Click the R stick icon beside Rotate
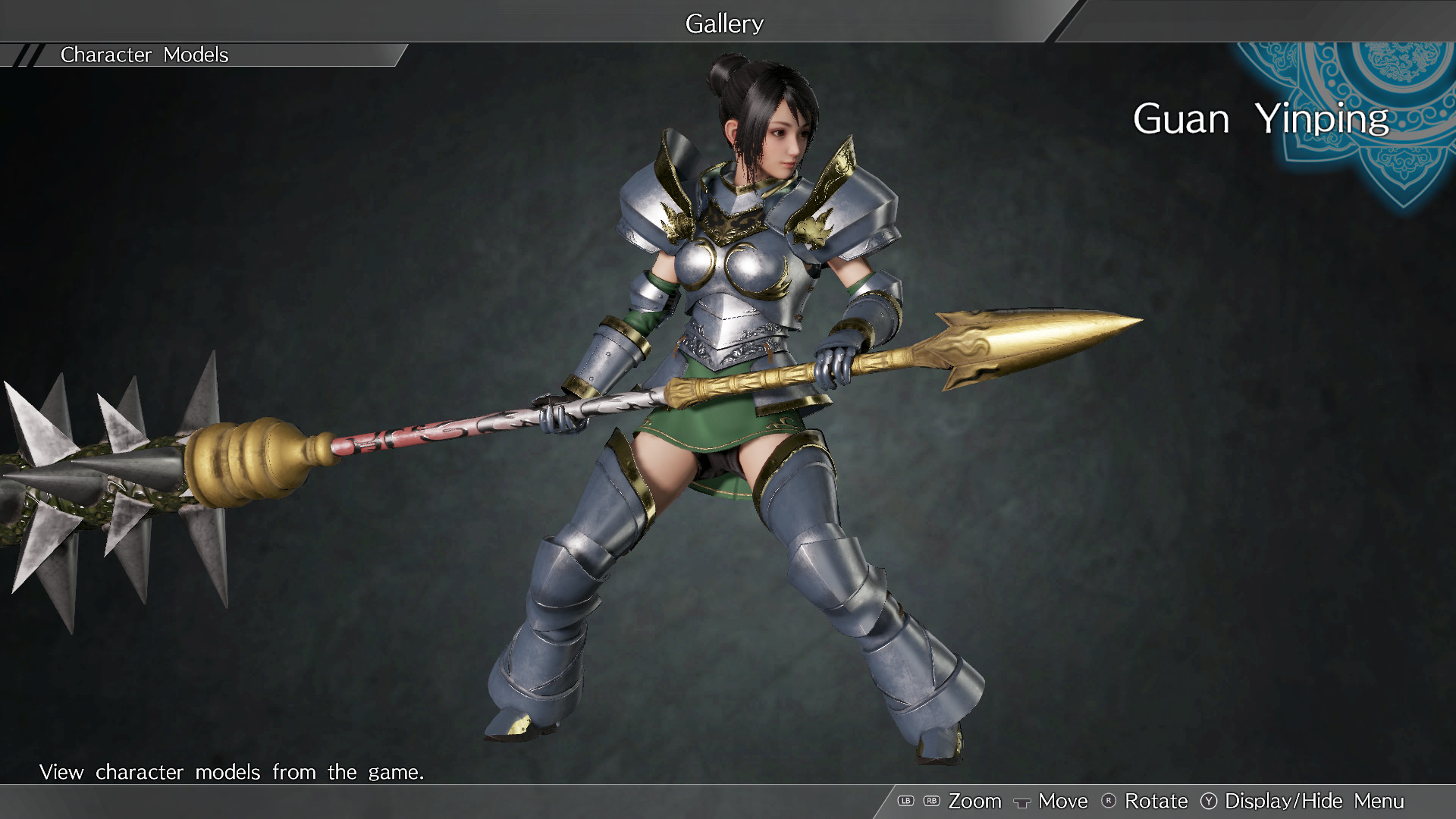The width and height of the screenshot is (1456, 819). click(x=1108, y=801)
